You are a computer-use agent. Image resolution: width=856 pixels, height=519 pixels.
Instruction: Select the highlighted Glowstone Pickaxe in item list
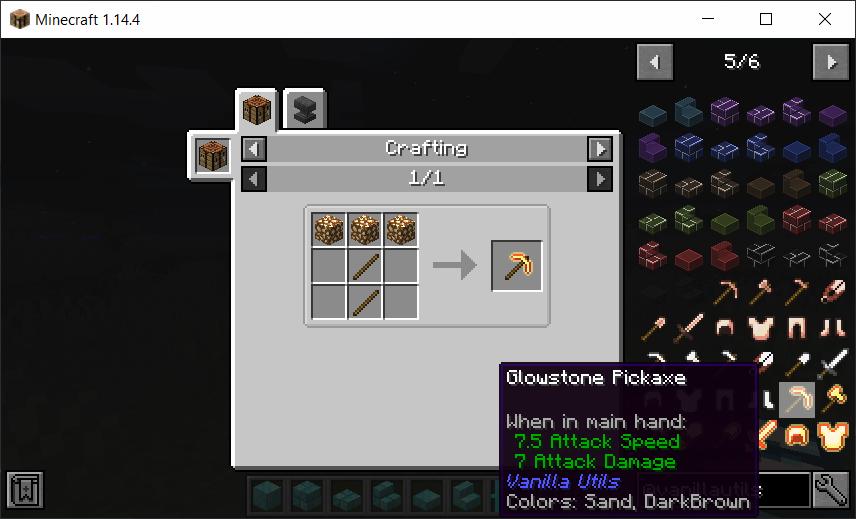[797, 401]
